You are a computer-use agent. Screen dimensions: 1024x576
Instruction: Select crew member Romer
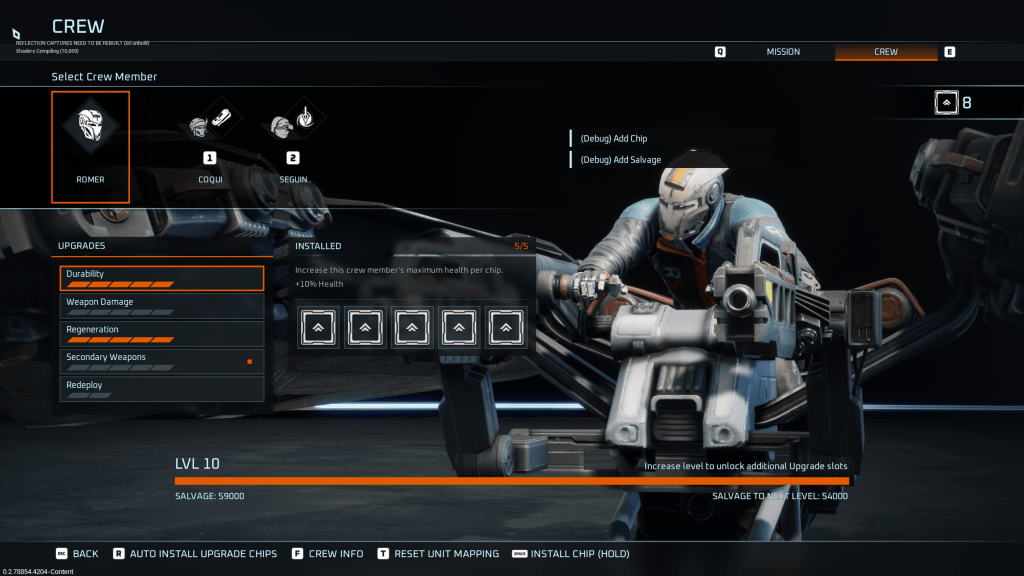click(90, 146)
